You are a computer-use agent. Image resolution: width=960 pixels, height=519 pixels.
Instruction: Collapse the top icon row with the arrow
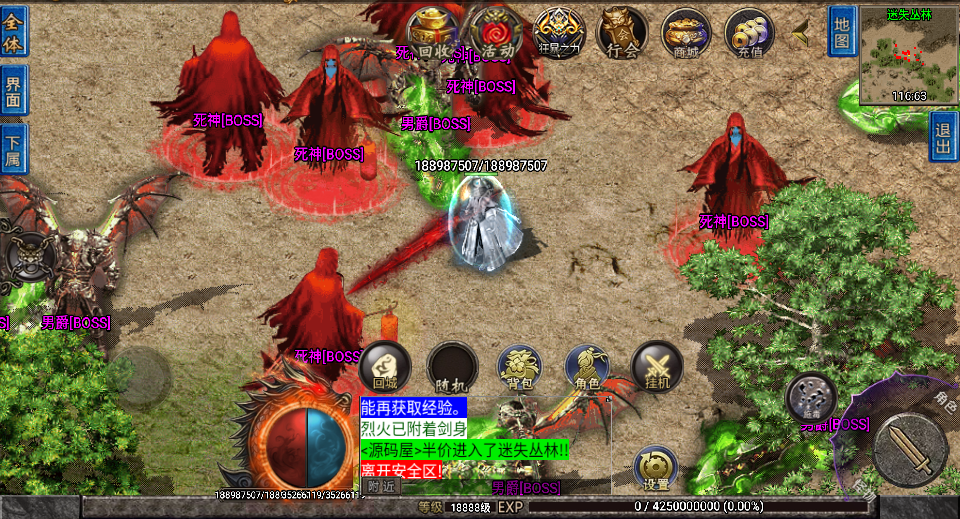click(801, 33)
